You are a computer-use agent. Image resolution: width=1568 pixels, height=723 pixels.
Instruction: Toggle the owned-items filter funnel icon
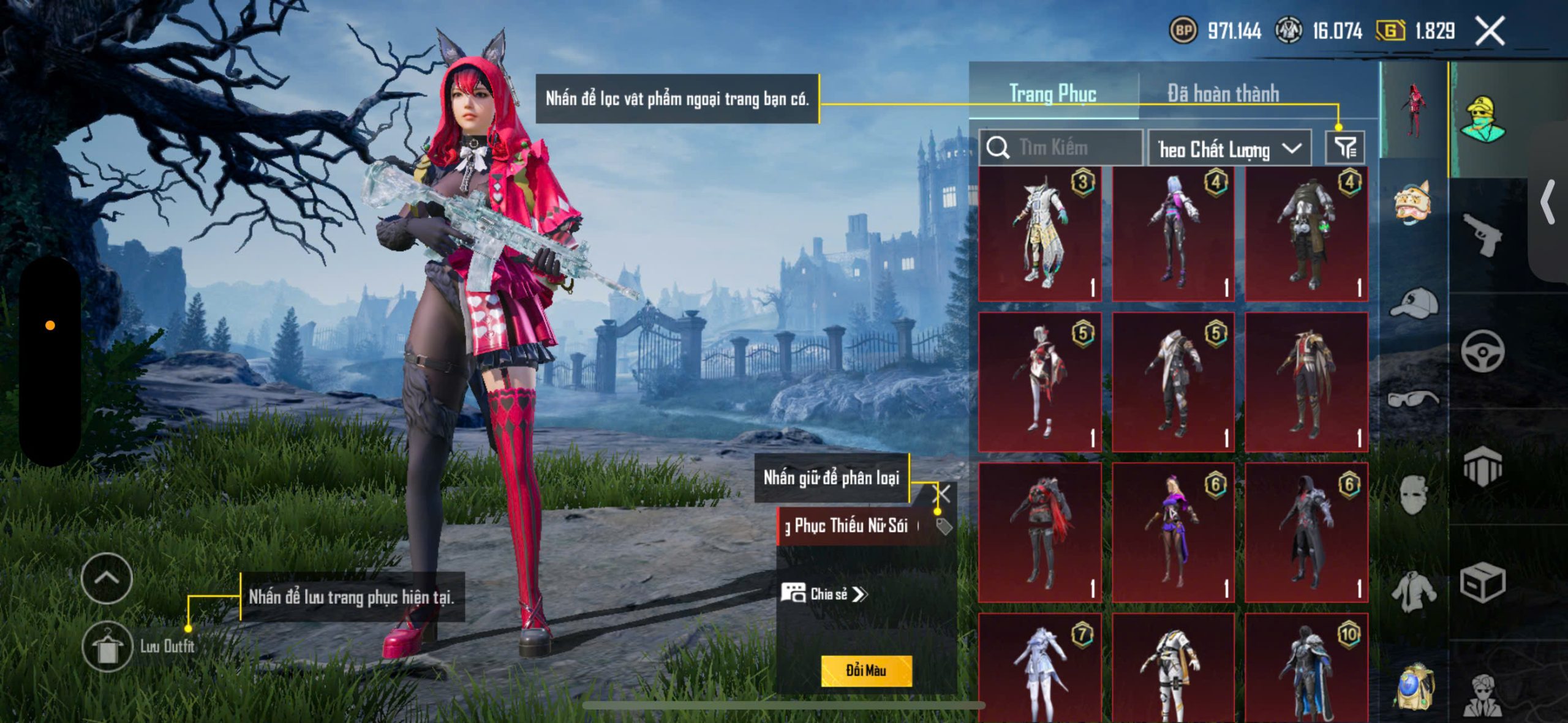pyautogui.click(x=1345, y=148)
